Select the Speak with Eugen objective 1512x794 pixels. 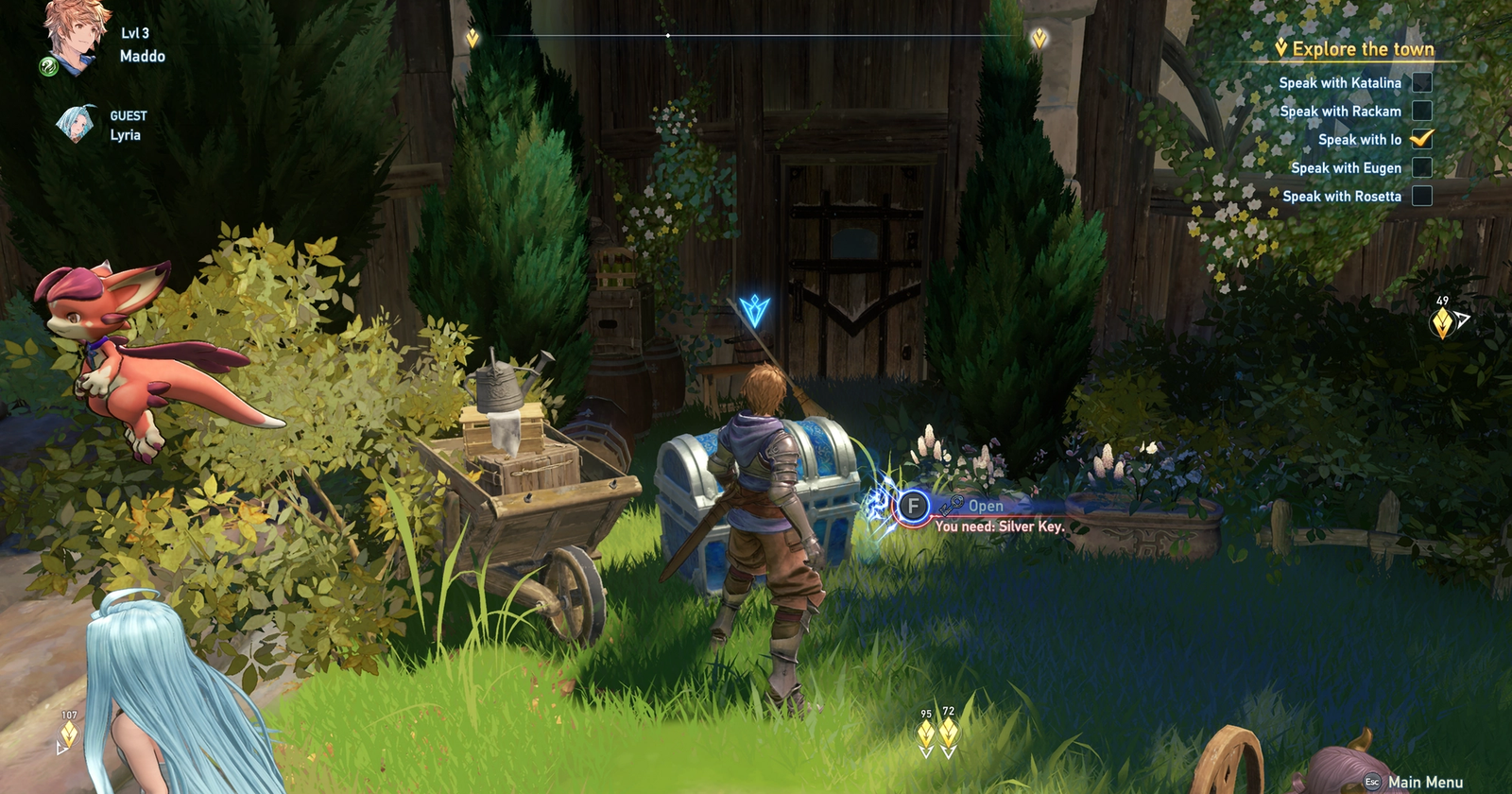tap(1346, 168)
